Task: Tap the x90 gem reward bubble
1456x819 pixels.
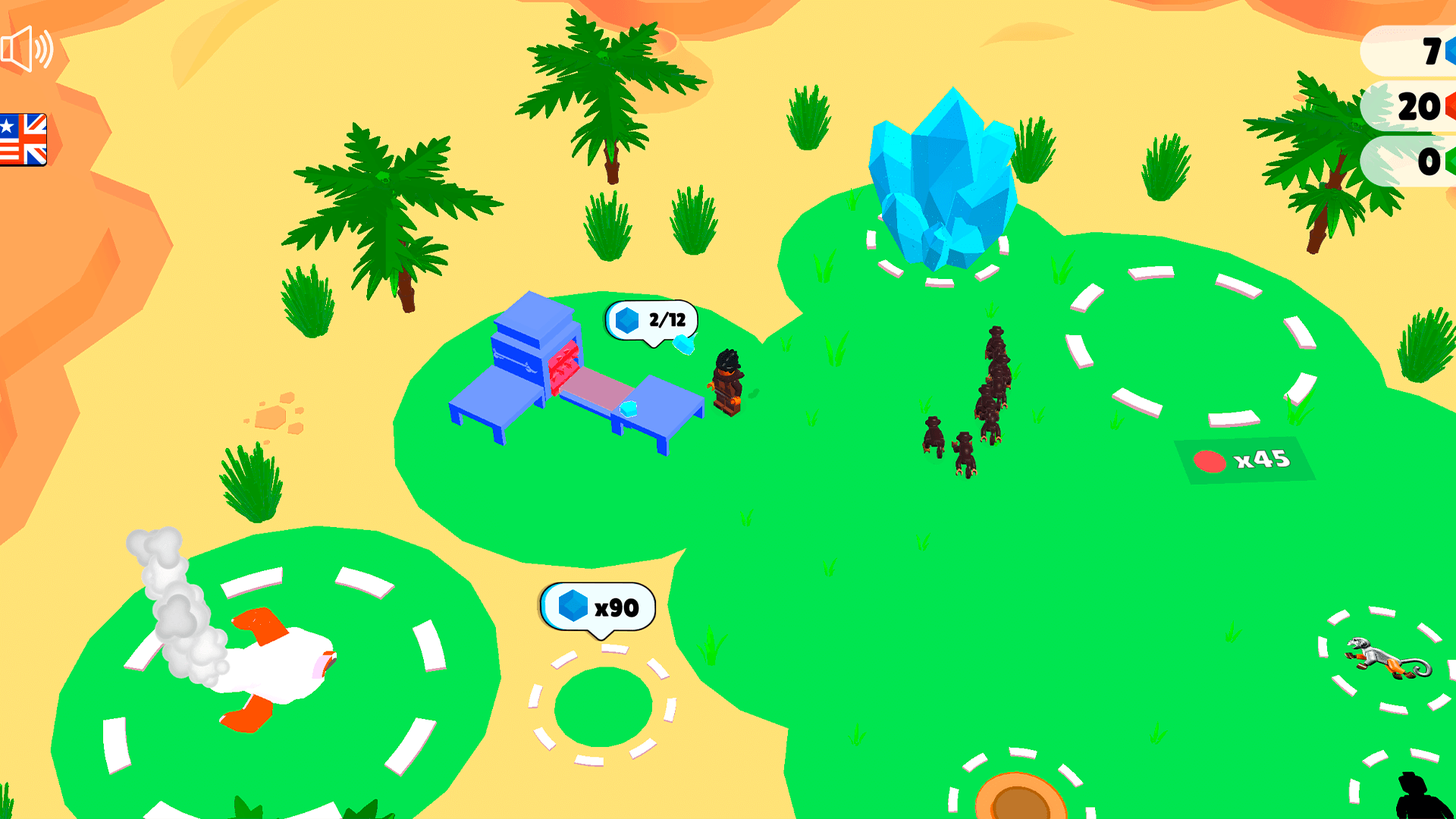Action: click(x=599, y=606)
